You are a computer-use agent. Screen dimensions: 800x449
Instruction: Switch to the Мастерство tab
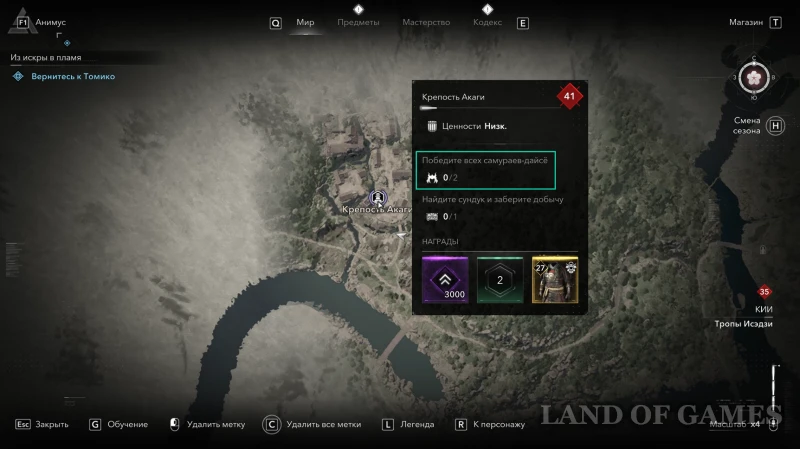click(426, 22)
